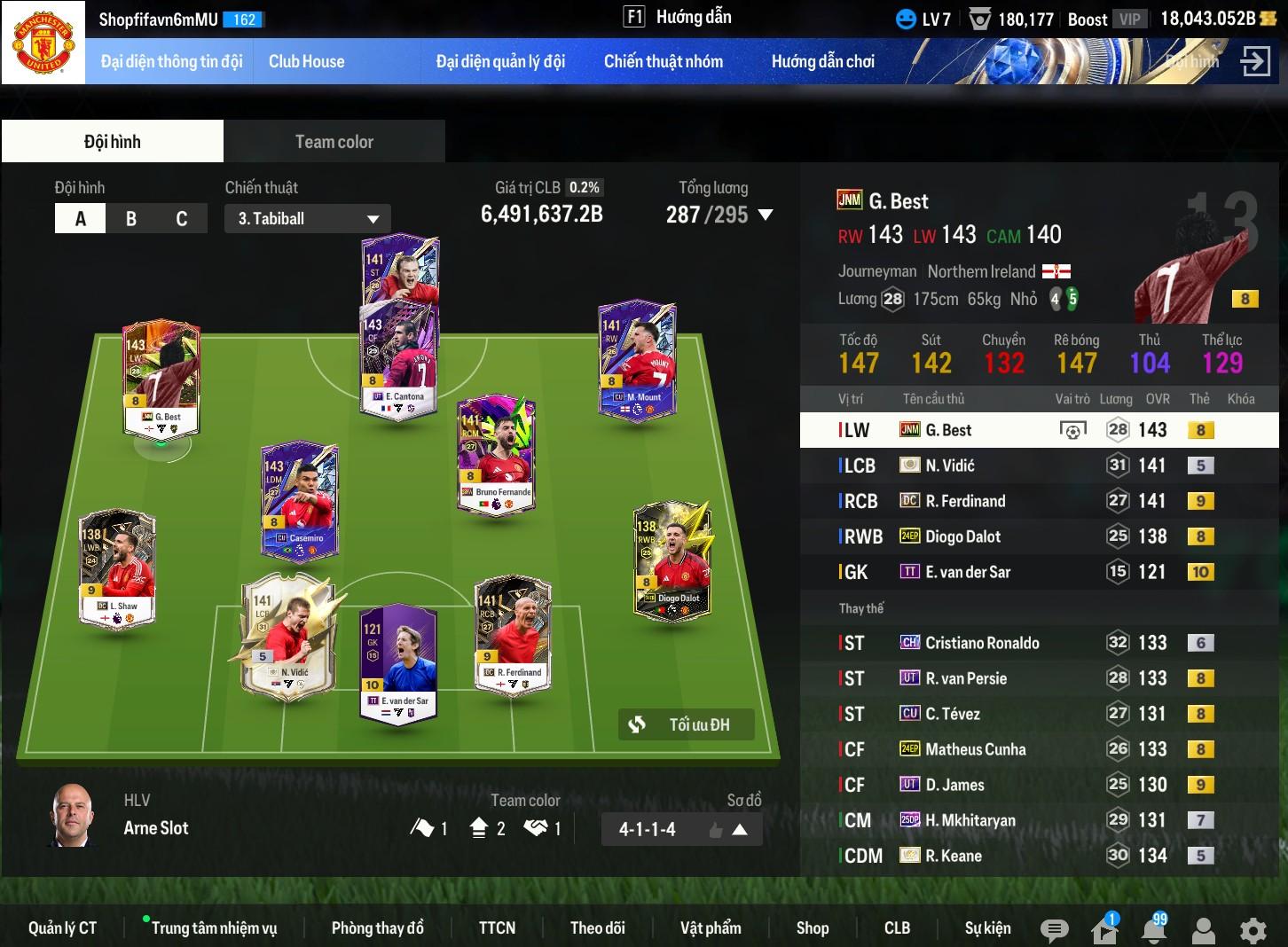Expand the Tổng lương salary dropdown
Viewport: 1288px width, 947px height.
pos(766,215)
